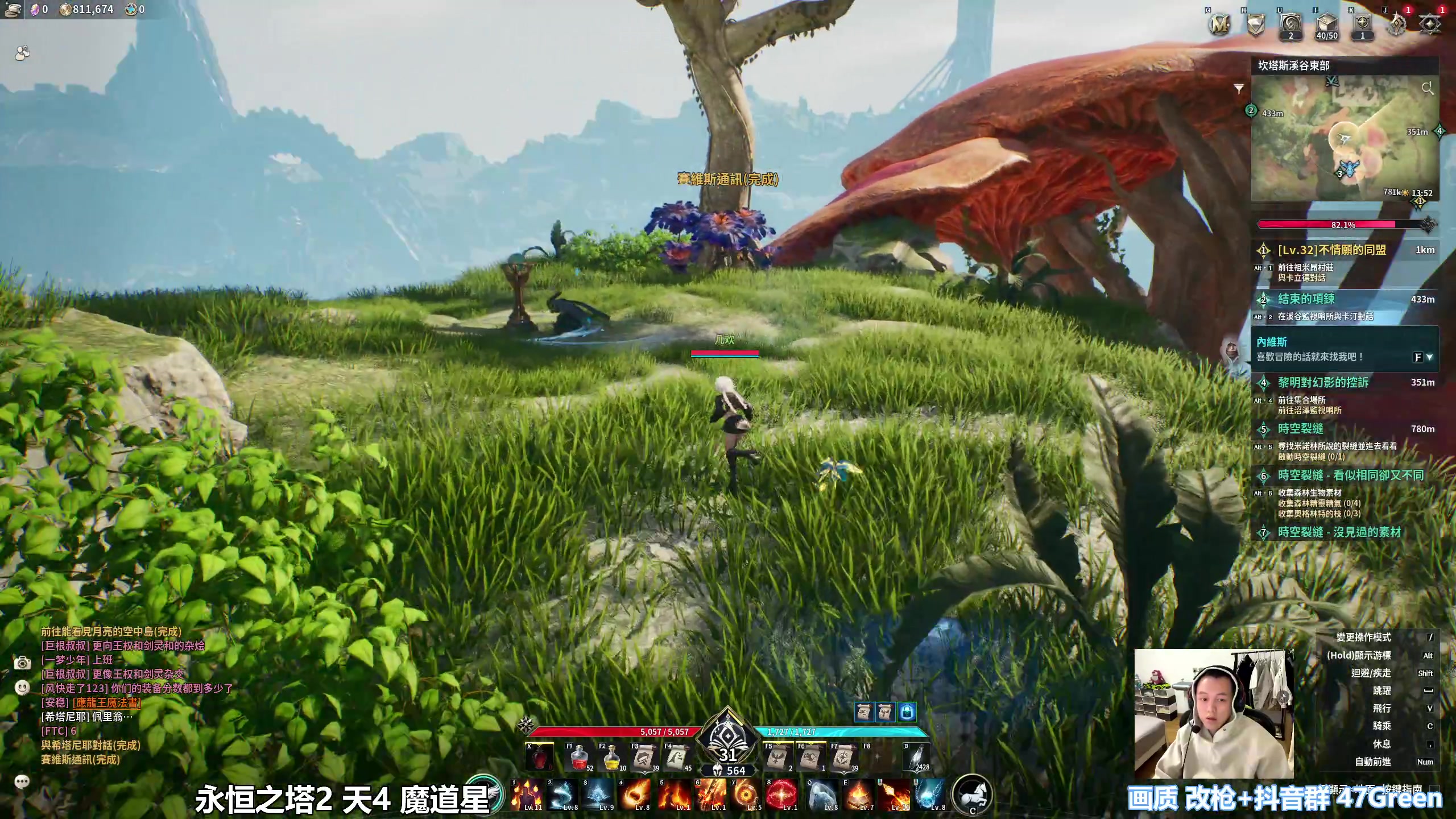This screenshot has height=819, width=1456.
Task: Open the gold M shop icon
Action: [x=1220, y=24]
